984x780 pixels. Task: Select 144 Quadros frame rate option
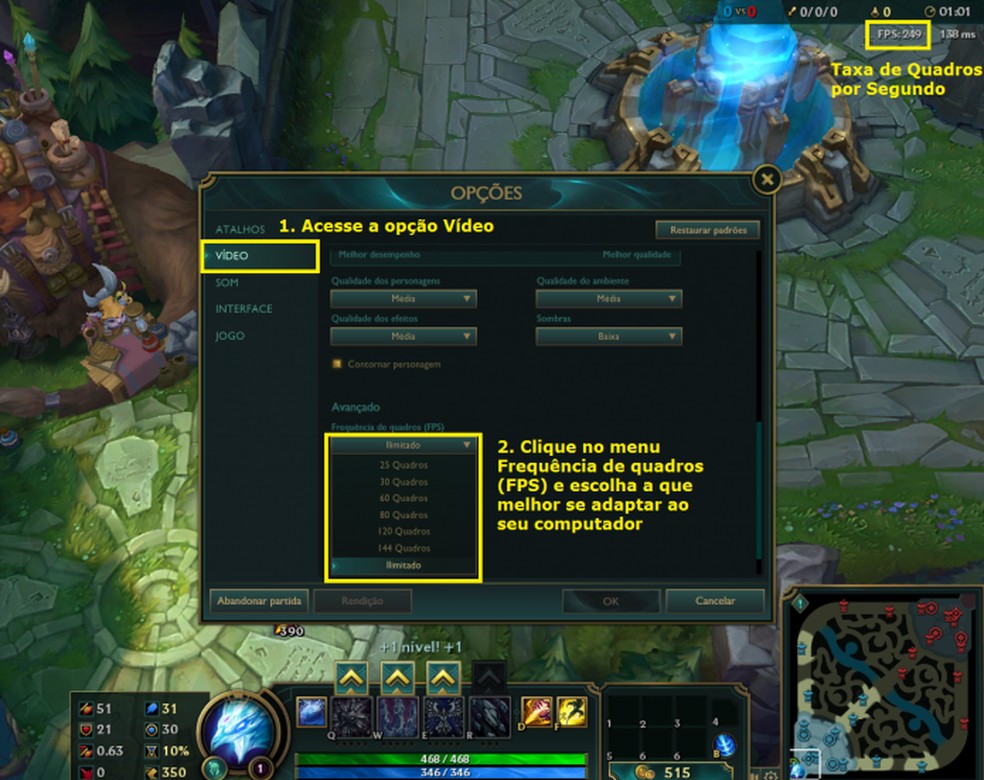coord(403,548)
